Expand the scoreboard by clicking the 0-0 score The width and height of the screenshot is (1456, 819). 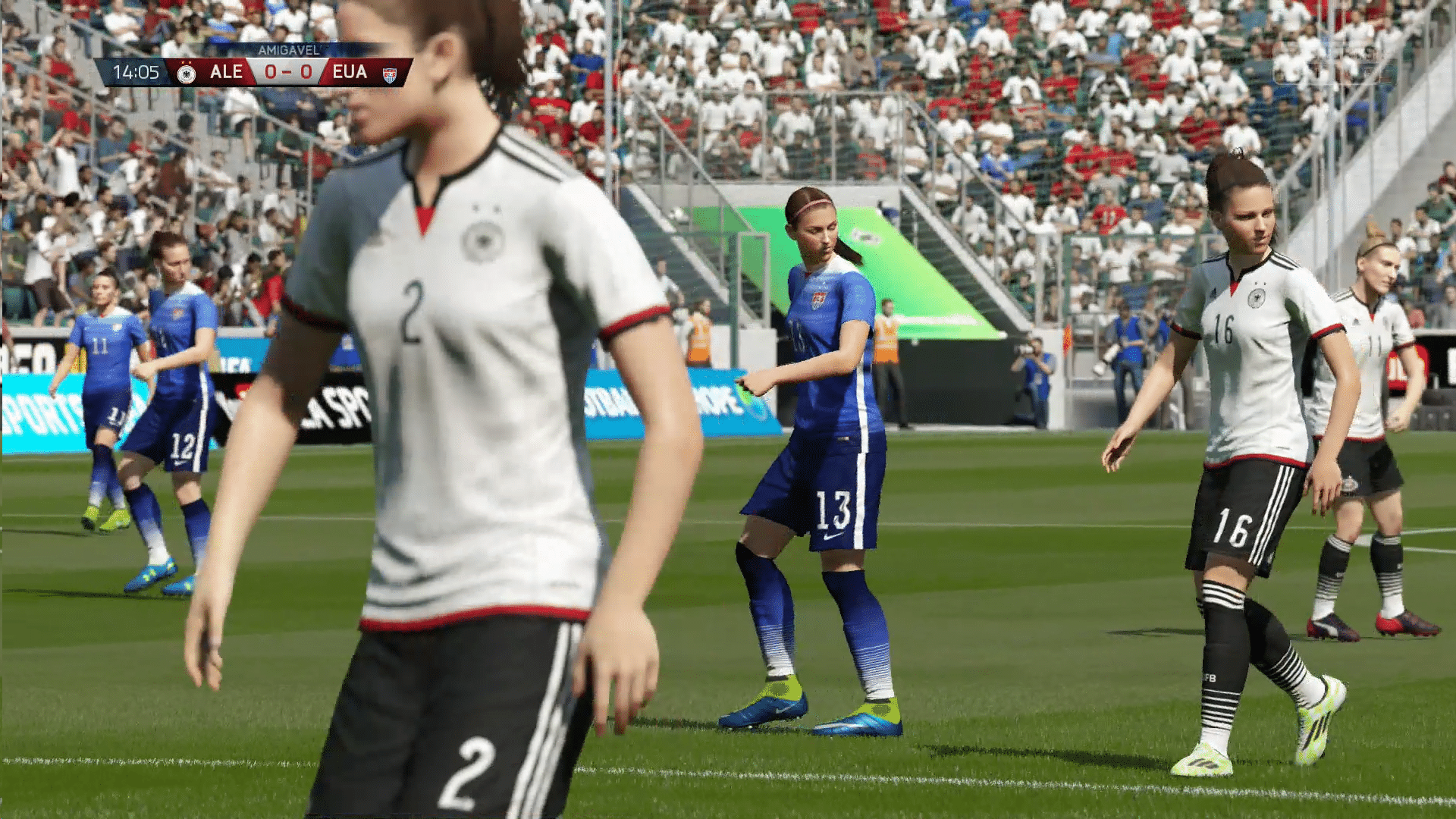click(x=287, y=73)
